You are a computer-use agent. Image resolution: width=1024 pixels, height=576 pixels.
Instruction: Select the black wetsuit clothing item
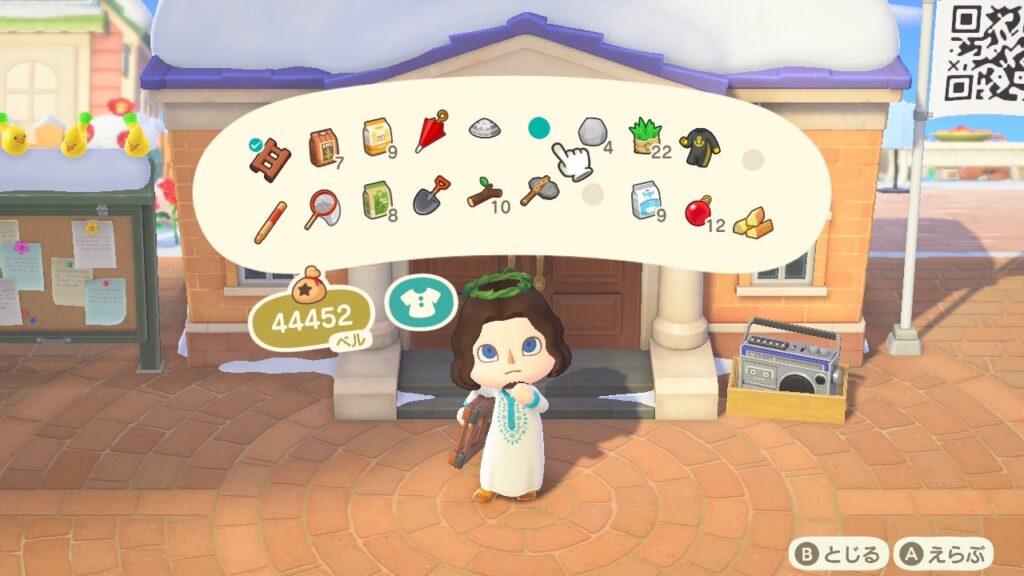point(697,146)
